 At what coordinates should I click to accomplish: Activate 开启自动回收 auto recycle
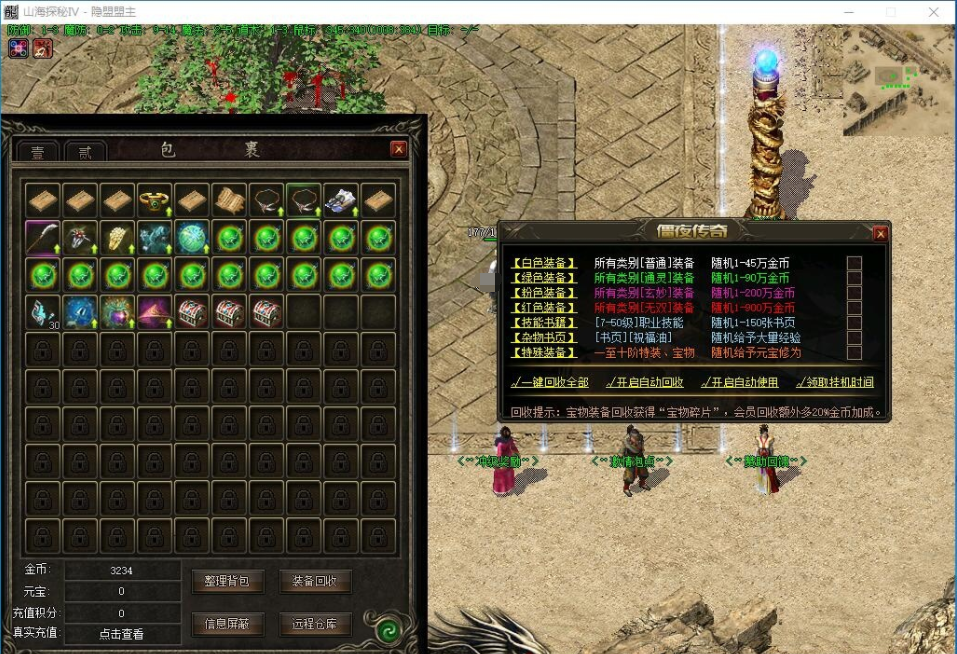tap(645, 382)
